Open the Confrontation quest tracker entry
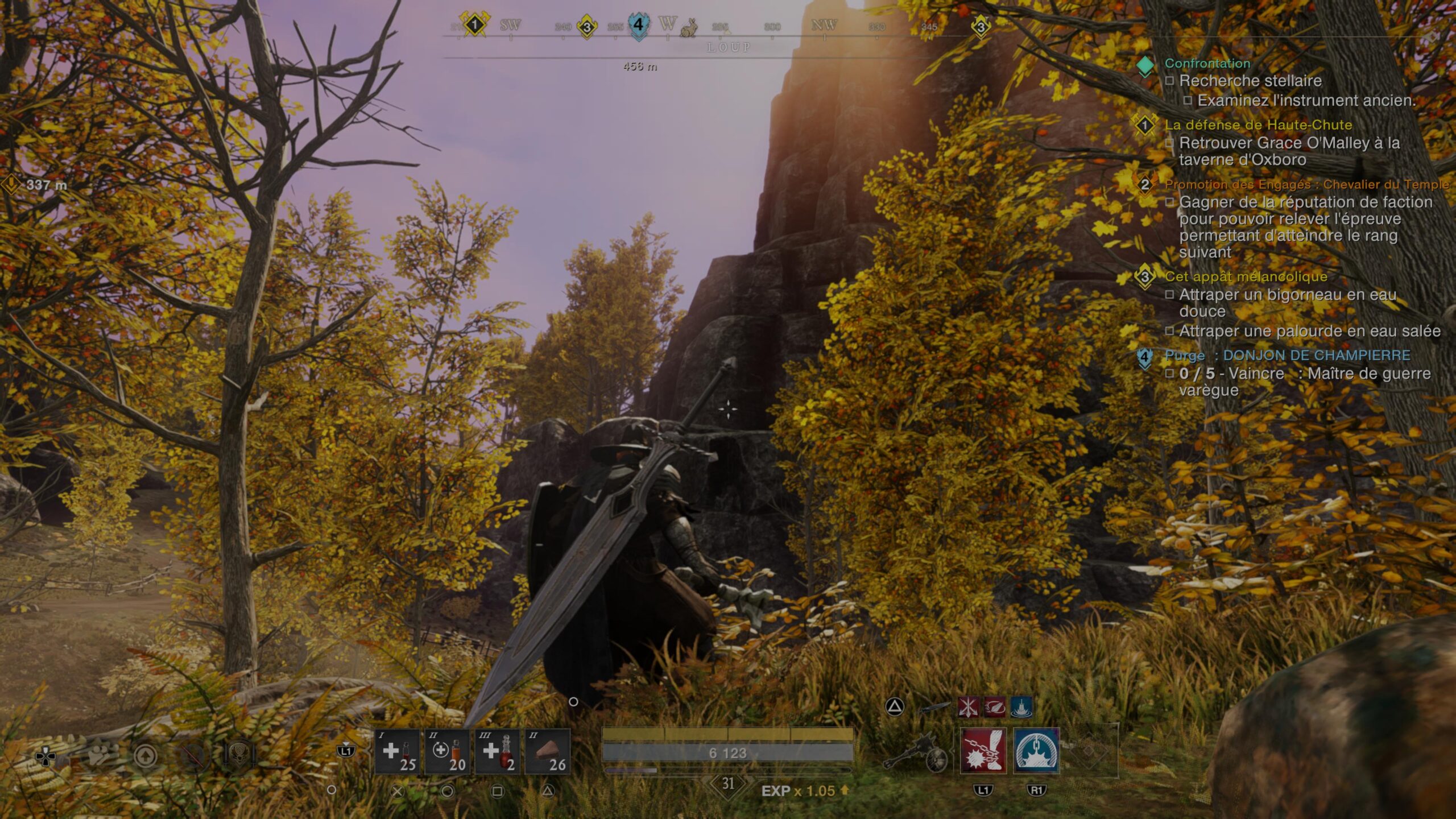Viewport: 1456px width, 819px height. (x=1207, y=64)
